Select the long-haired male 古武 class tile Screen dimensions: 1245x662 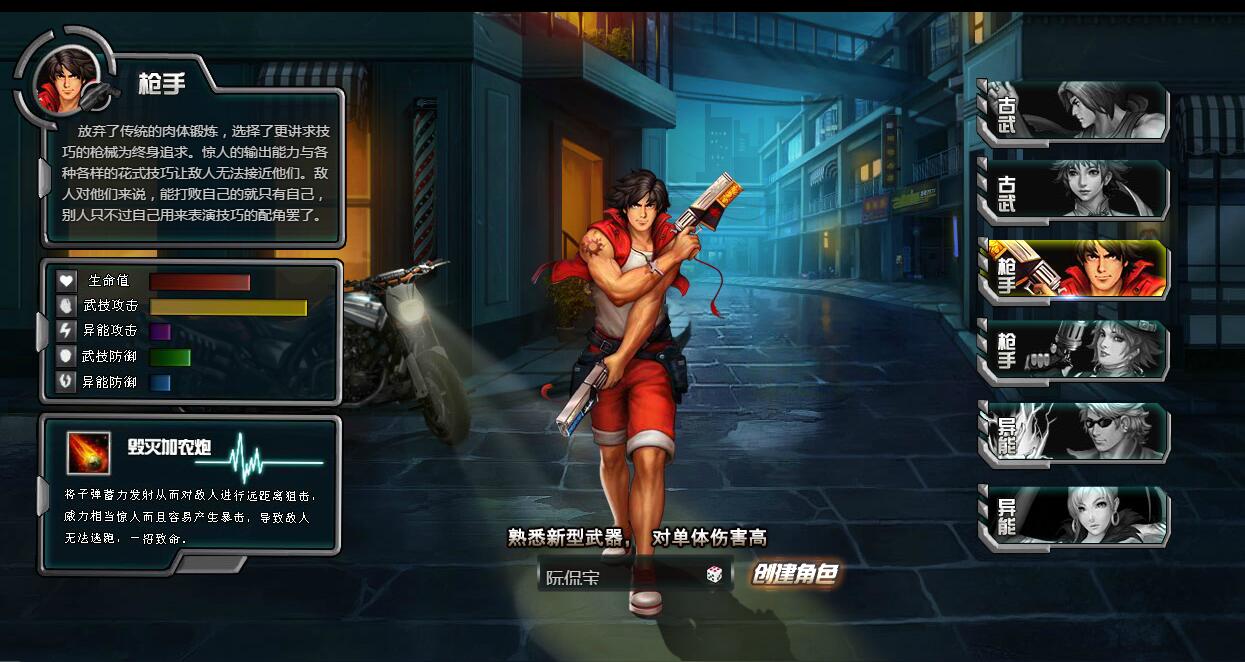pos(1075,110)
